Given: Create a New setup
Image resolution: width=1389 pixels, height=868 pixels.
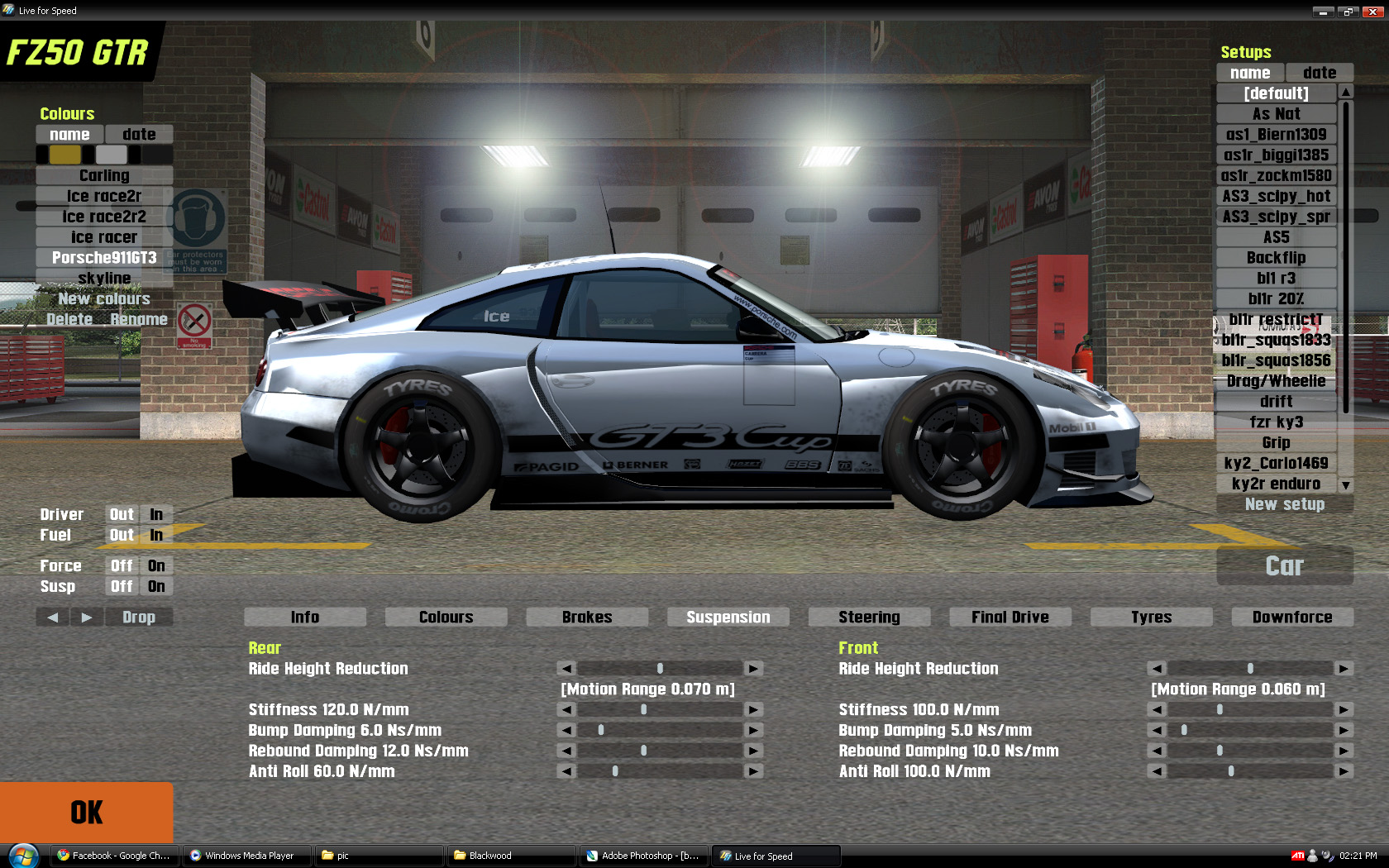Looking at the screenshot, I should pyautogui.click(x=1284, y=504).
